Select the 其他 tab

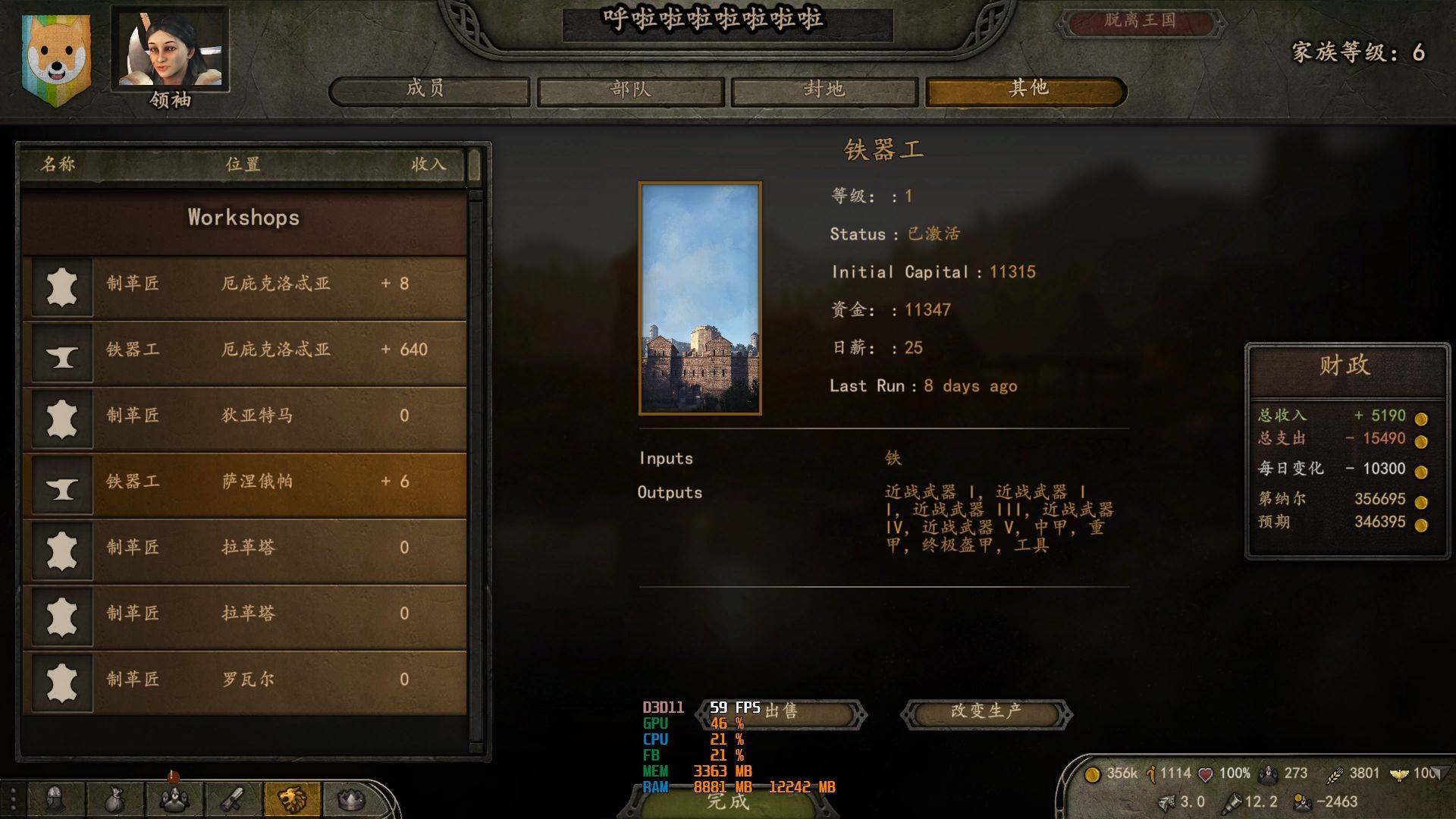(x=1026, y=90)
